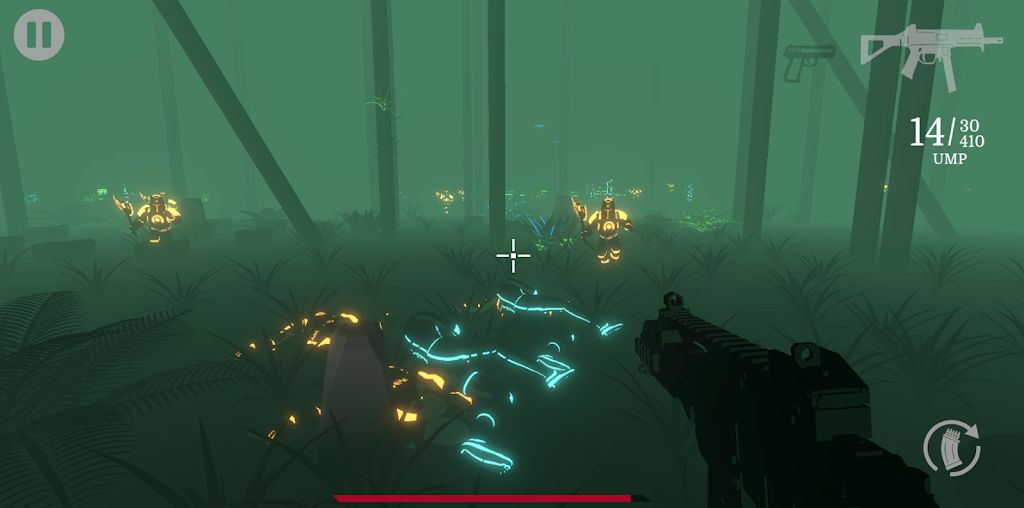The width and height of the screenshot is (1024, 508).
Task: Switch to the pistol weapon
Action: 808,60
